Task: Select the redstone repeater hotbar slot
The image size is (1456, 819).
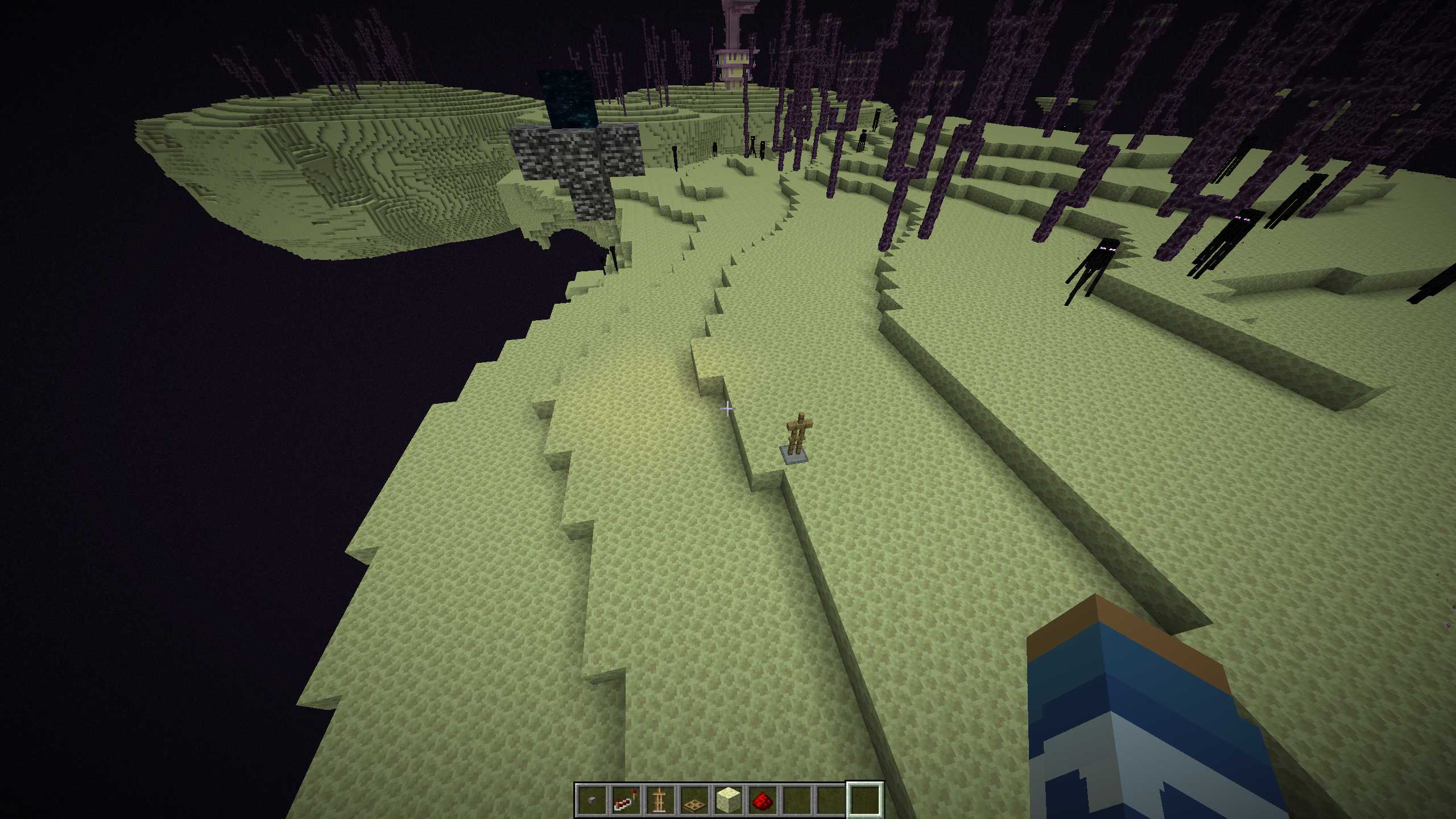Action: point(625,799)
